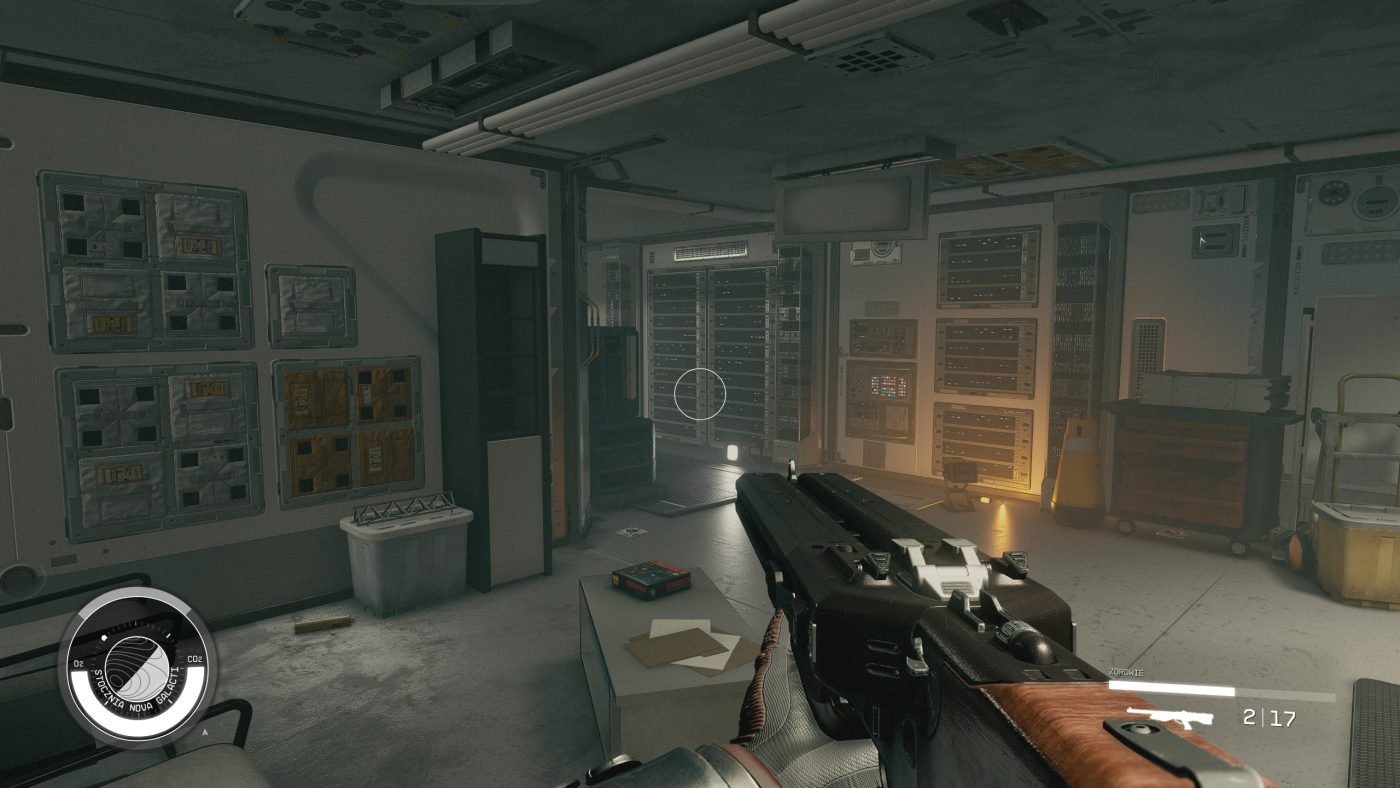
Task: Click the Stocznia Nova Galactic compass widget
Action: (137, 667)
